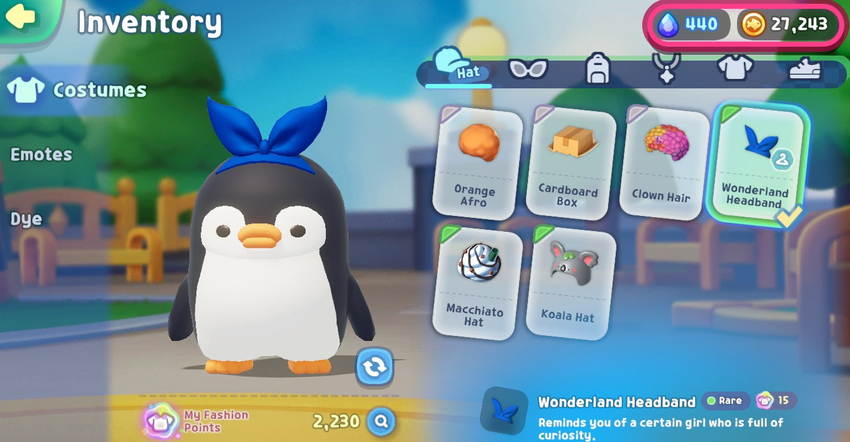Switch to the necklace category tab
The width and height of the screenshot is (850, 442).
click(666, 68)
